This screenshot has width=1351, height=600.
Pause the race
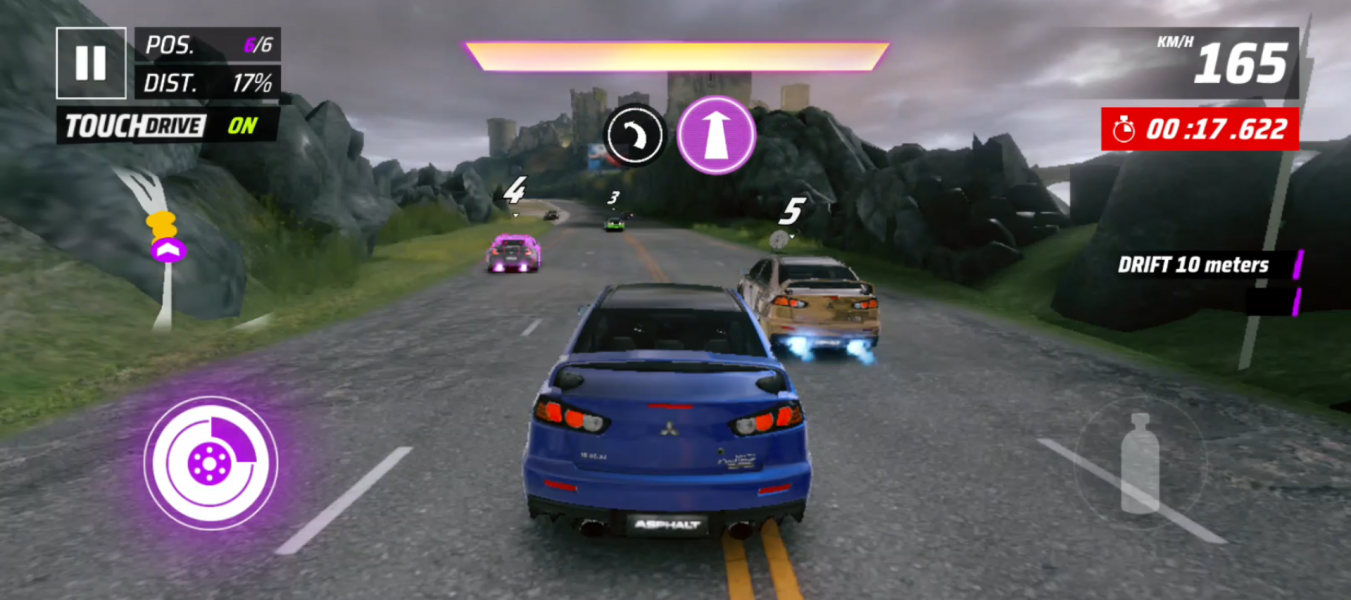[91, 63]
